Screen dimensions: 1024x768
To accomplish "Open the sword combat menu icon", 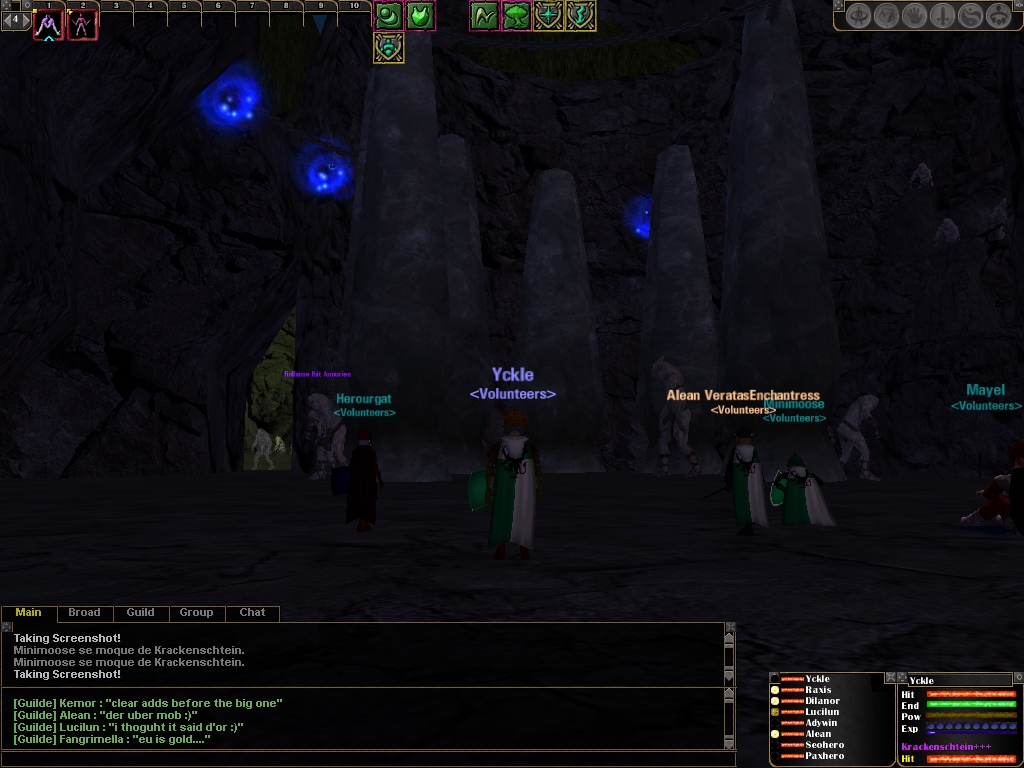I will tap(943, 17).
